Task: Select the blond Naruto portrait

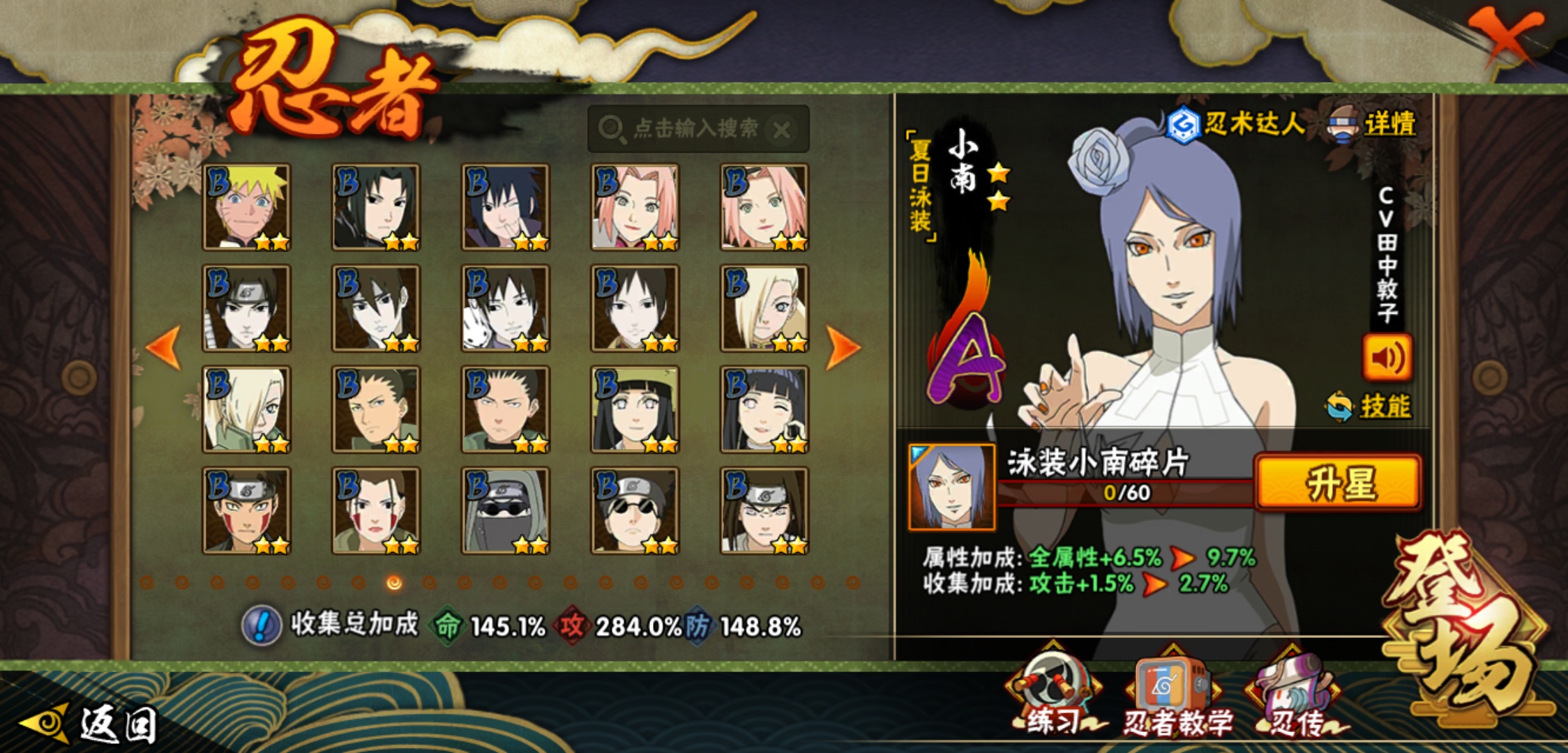Action: [x=246, y=207]
